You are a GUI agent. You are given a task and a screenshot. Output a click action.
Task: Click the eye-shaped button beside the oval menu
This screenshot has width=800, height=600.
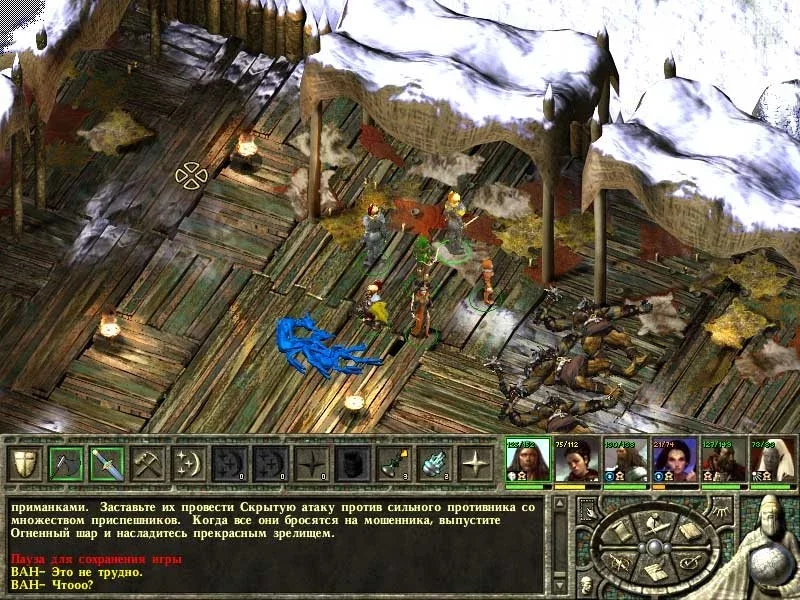pos(720,511)
